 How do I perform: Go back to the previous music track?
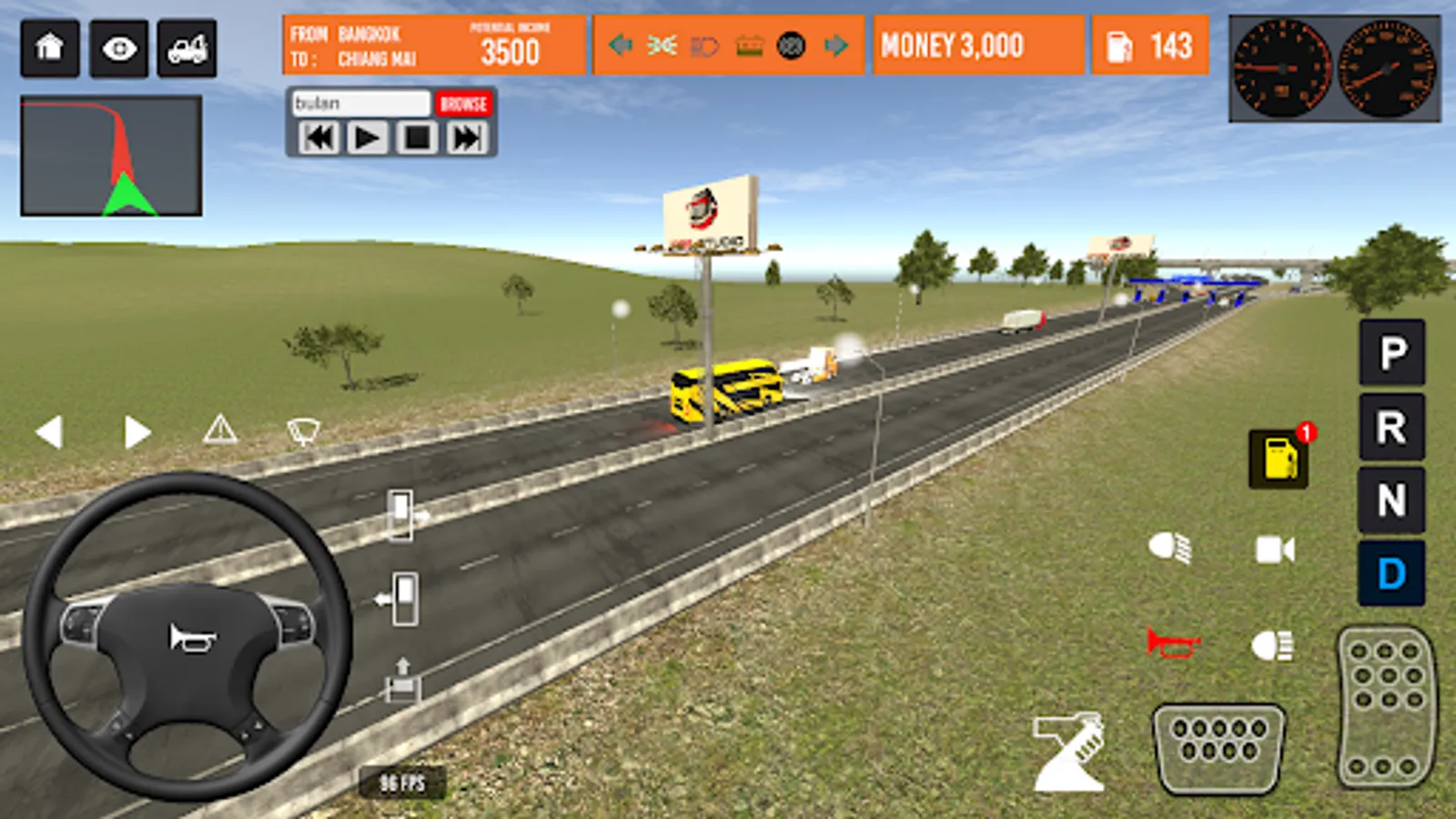click(x=318, y=138)
